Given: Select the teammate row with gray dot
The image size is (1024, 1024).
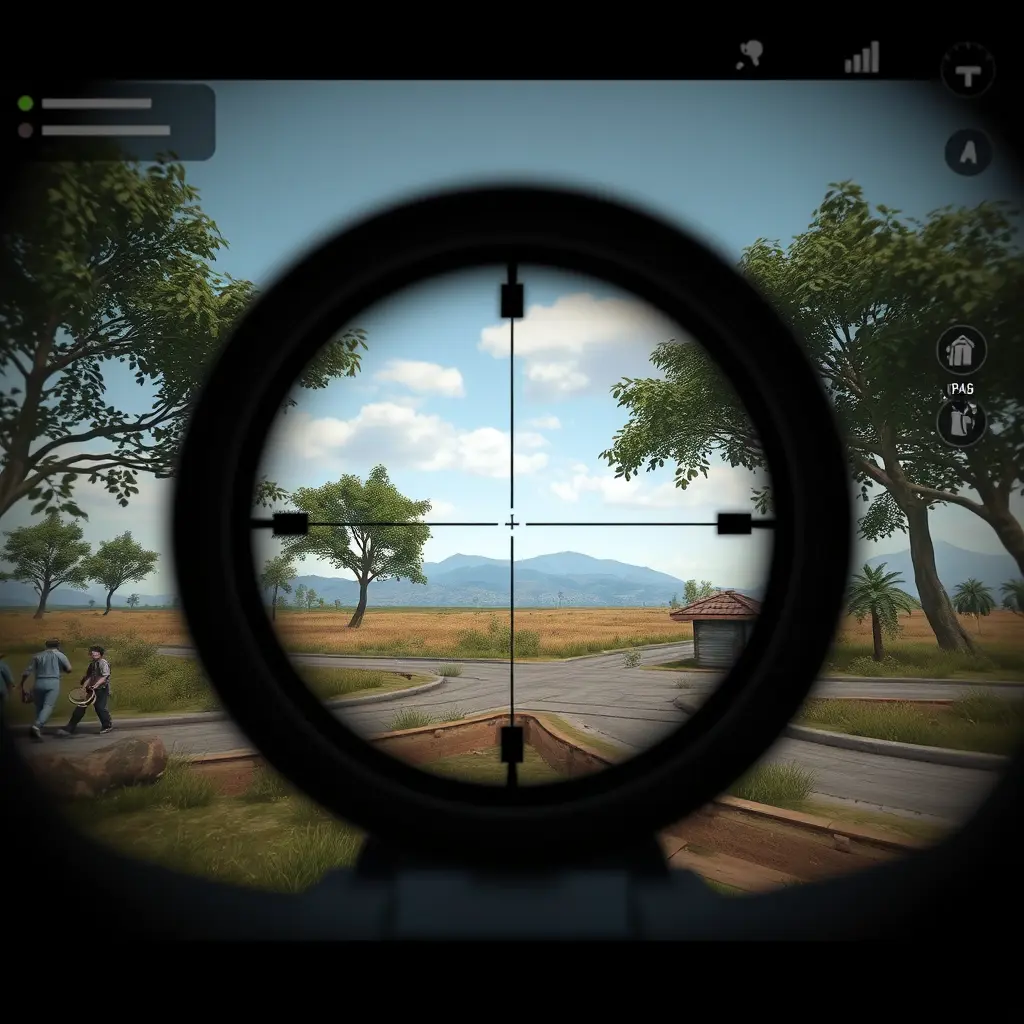Looking at the screenshot, I should pyautogui.click(x=95, y=130).
